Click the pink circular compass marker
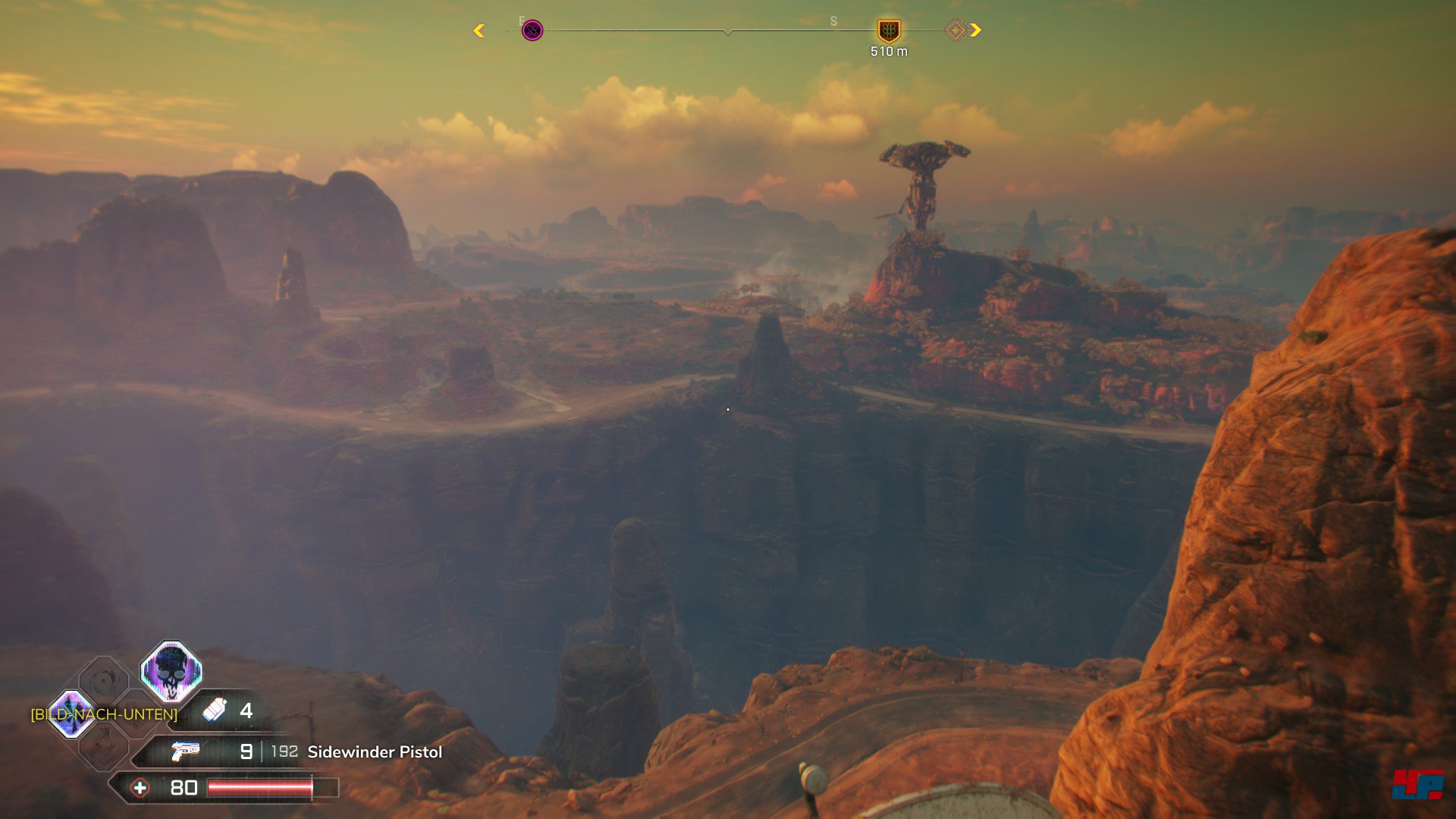The width and height of the screenshot is (1456, 819). click(532, 30)
